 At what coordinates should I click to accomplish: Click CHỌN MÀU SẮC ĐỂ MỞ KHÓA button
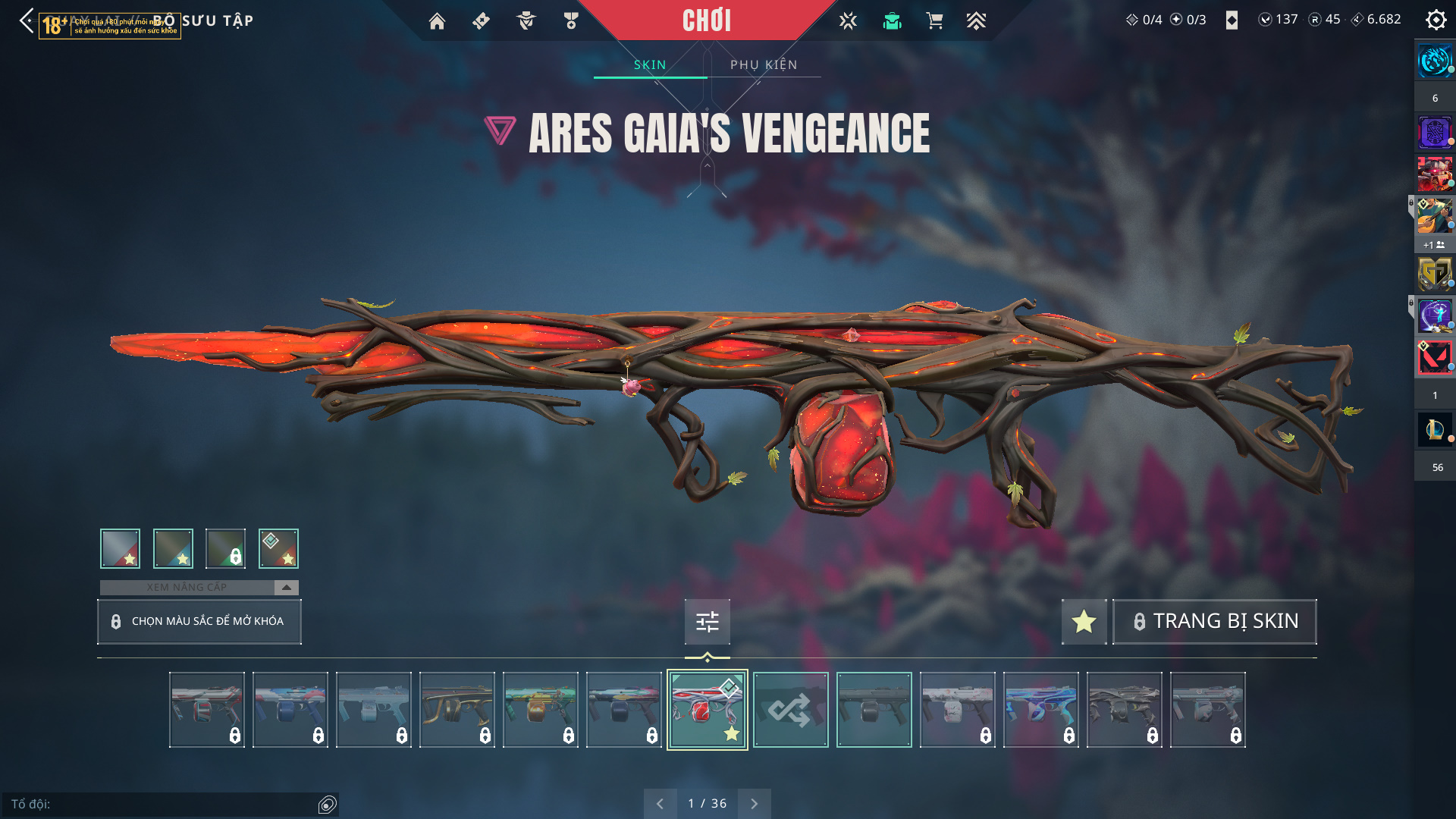point(199,621)
